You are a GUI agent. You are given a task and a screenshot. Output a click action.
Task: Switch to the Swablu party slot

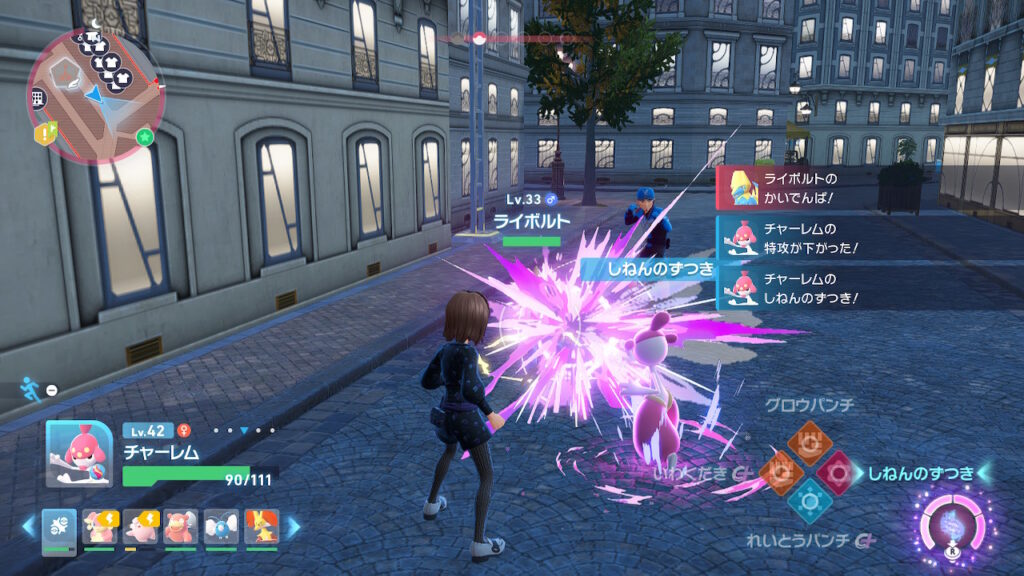pos(219,527)
